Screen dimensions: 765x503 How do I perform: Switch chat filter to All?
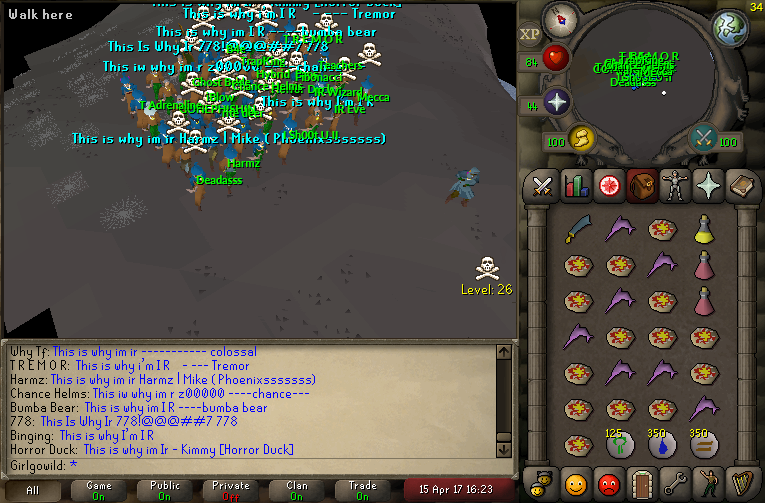33,490
